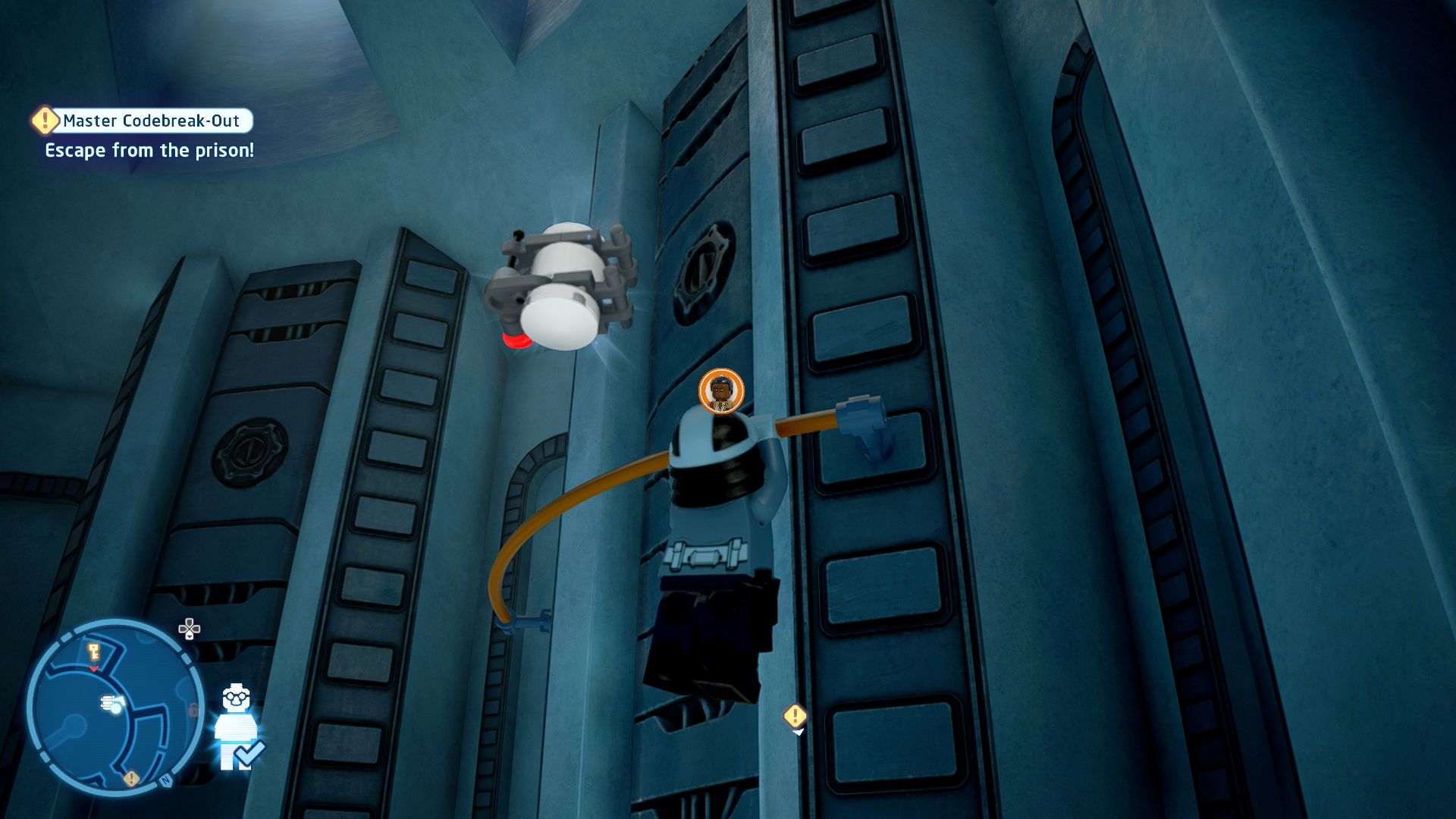The height and width of the screenshot is (819, 1456).
Task: Click the yellow exclamation quest icon beside the title
Action: coord(45,120)
